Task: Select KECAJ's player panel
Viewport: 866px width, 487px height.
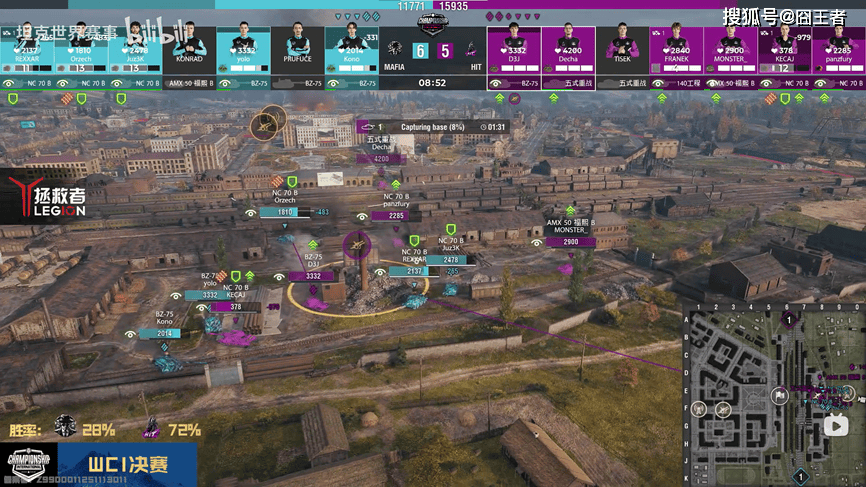Action: point(784,46)
